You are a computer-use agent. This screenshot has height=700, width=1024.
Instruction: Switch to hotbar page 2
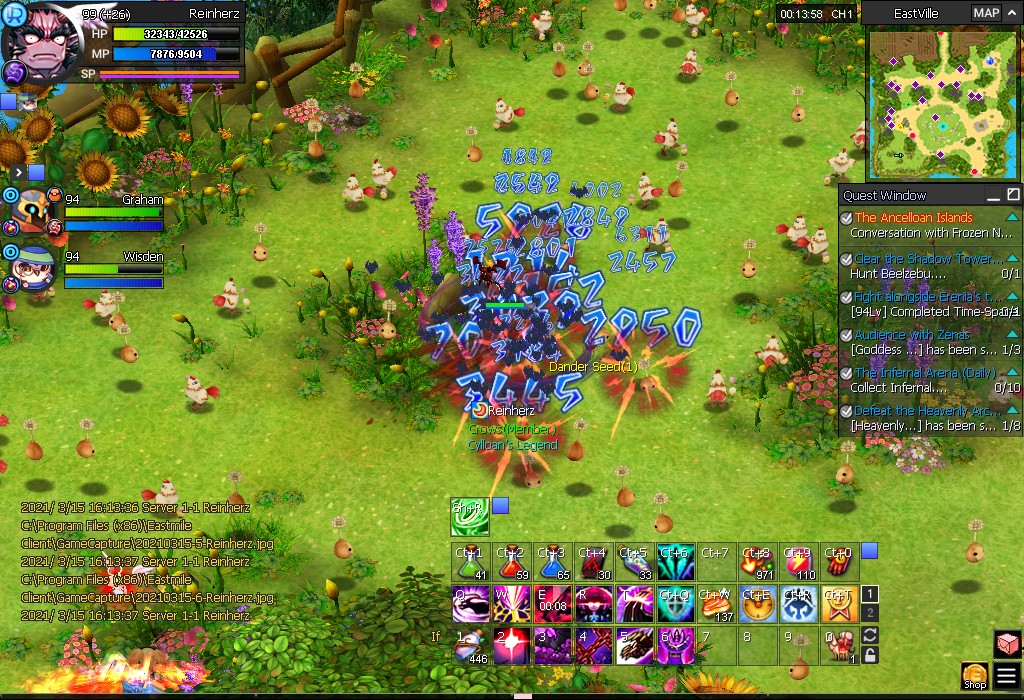pos(870,612)
